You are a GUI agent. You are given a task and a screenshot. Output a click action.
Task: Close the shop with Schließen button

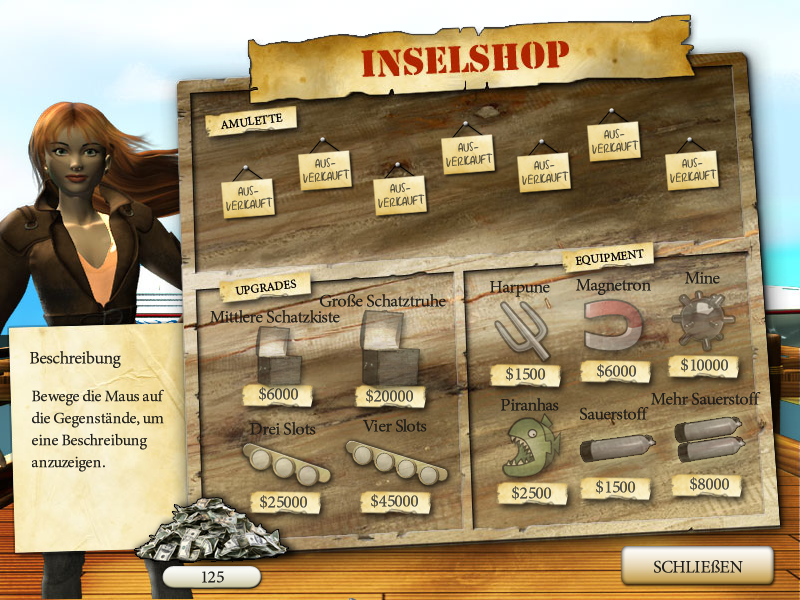pos(698,567)
